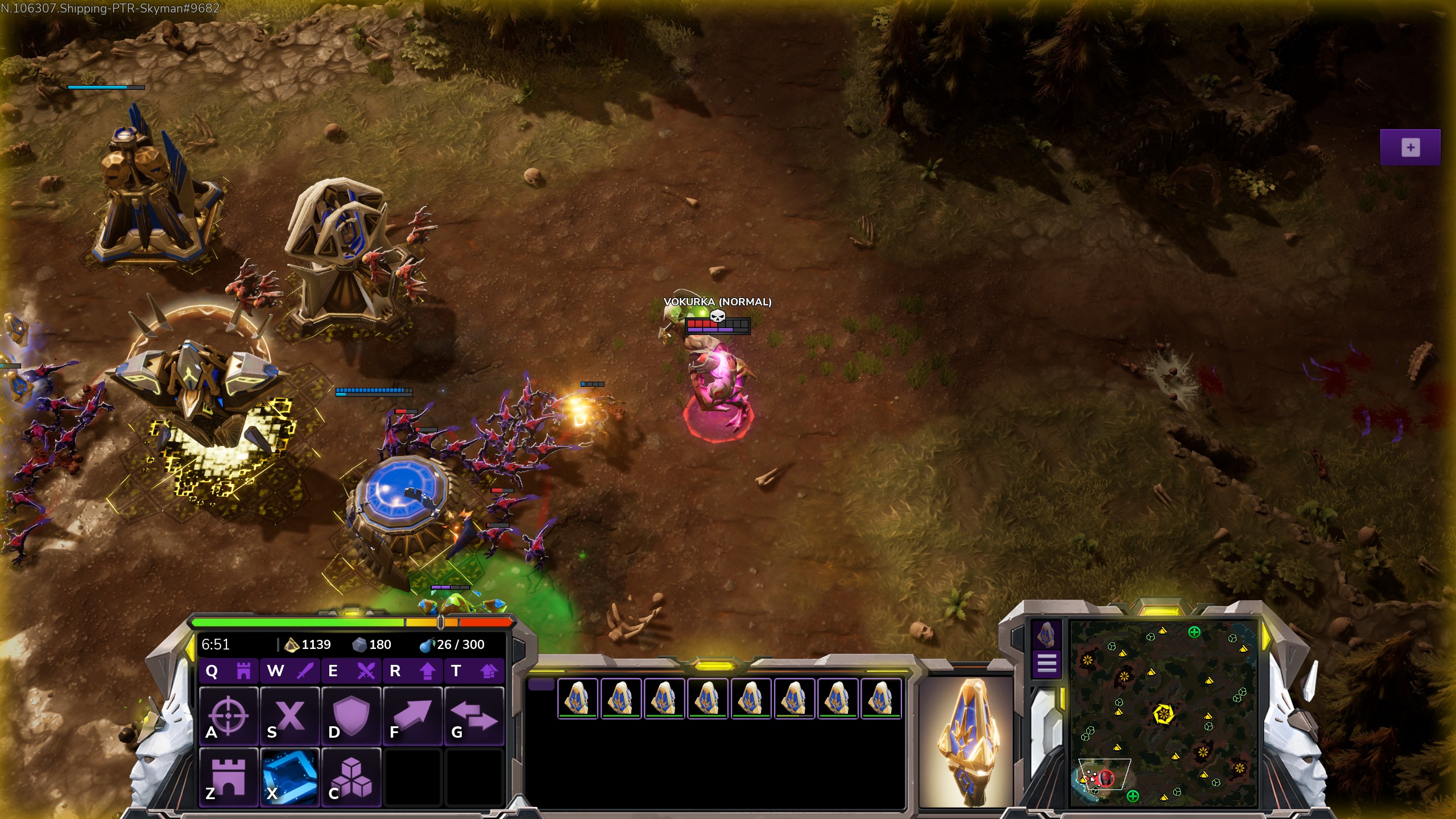The image size is (1456, 819).
Task: Switch to the R upgrade arrow tab
Action: click(413, 671)
